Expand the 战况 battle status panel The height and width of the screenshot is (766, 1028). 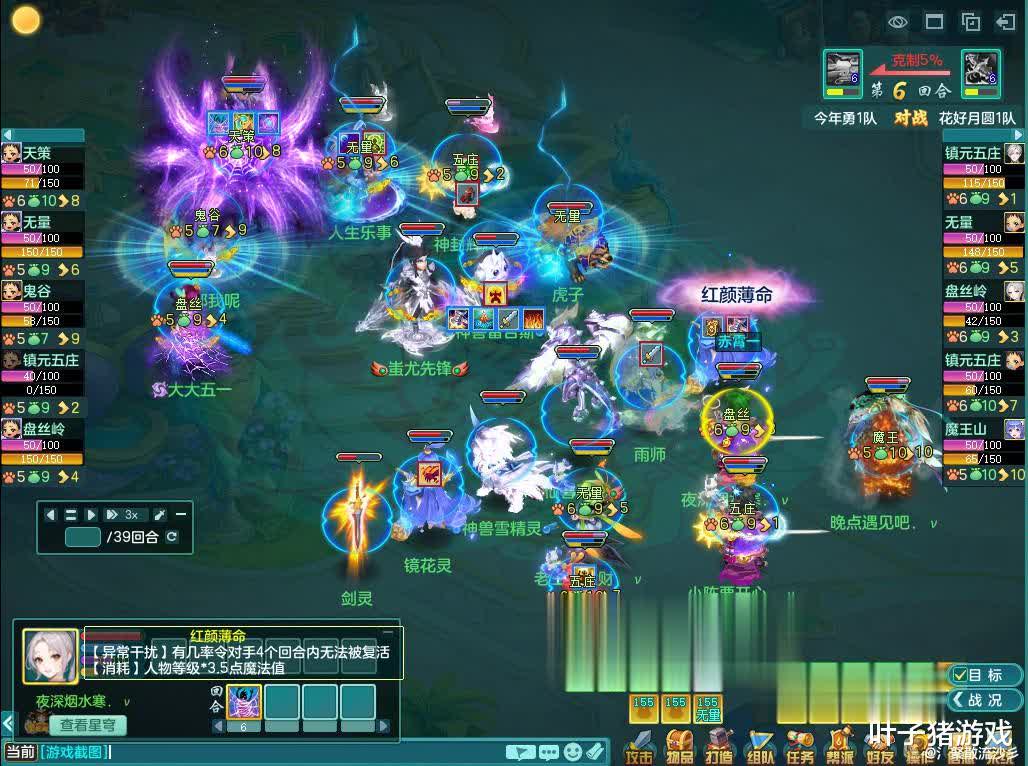(x=985, y=700)
